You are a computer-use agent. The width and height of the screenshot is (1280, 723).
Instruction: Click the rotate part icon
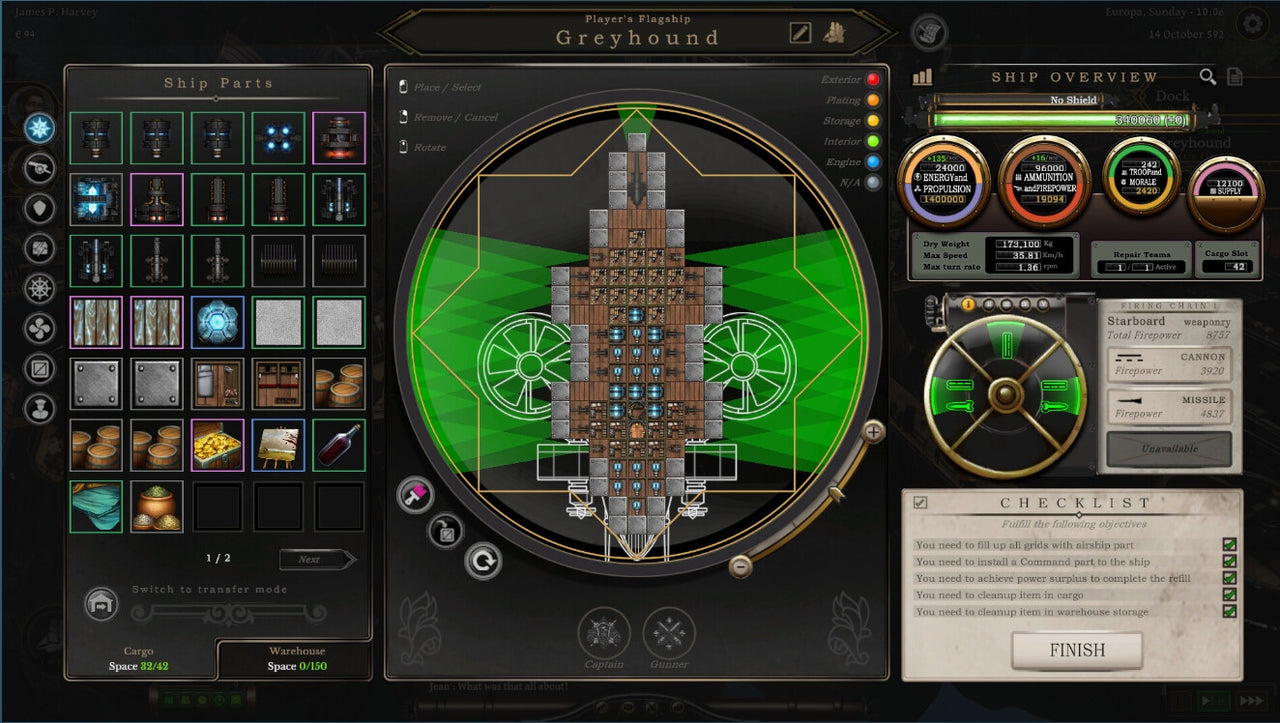click(483, 561)
